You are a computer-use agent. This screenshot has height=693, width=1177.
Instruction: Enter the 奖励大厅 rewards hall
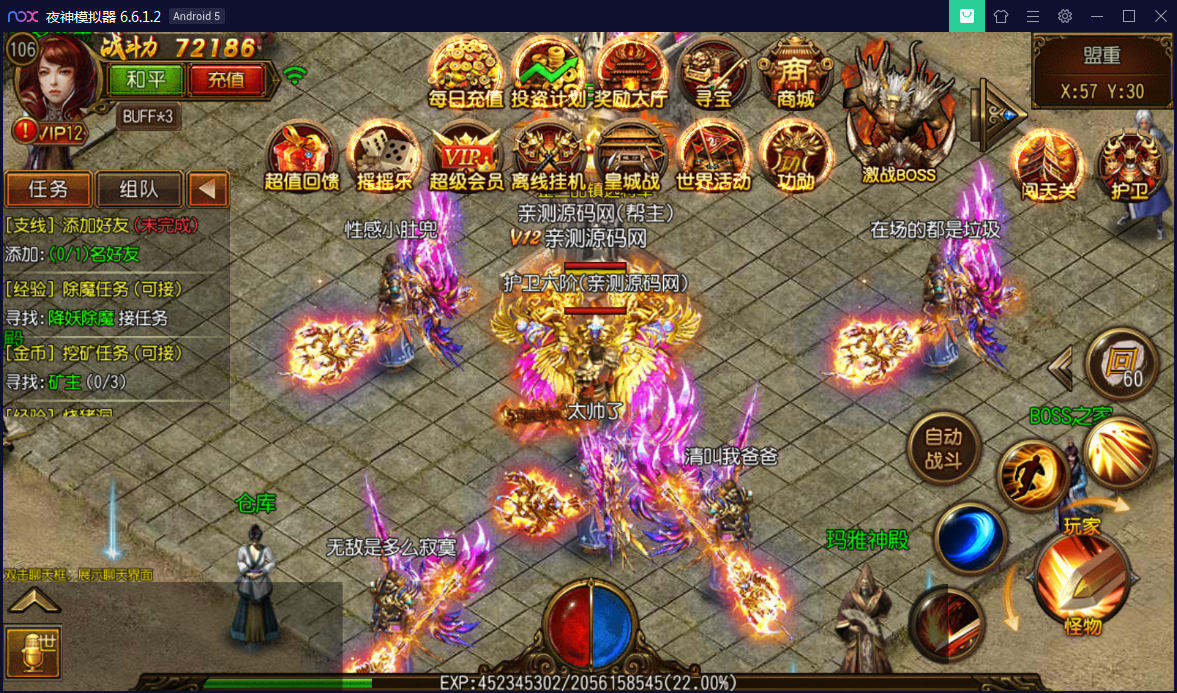[x=631, y=72]
